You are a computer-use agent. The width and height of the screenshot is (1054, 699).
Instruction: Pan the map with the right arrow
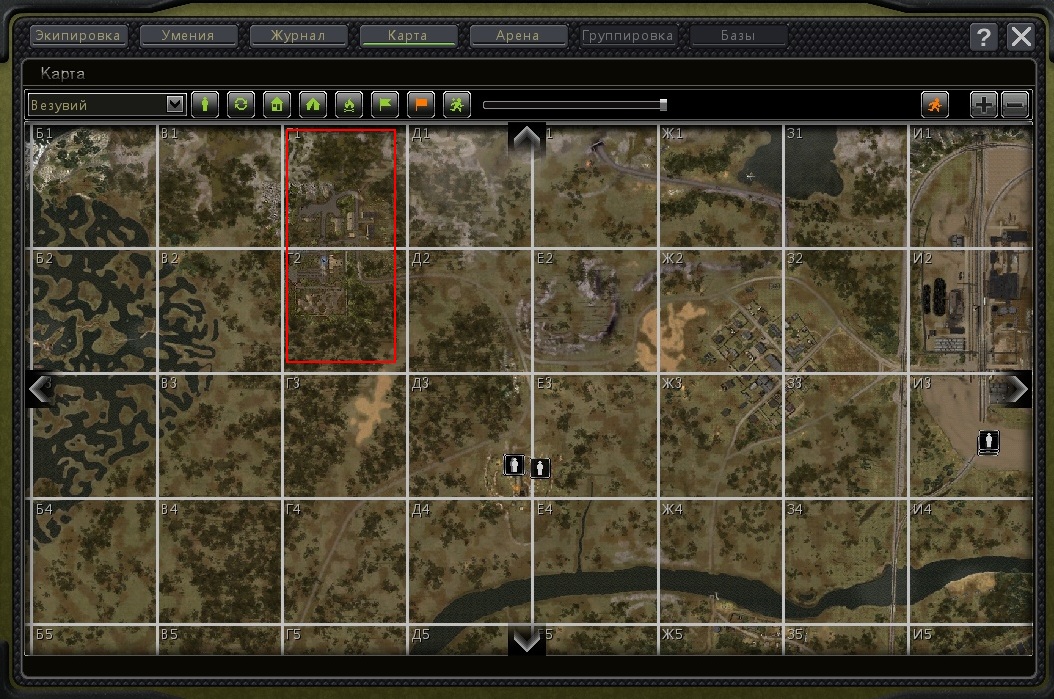1018,388
